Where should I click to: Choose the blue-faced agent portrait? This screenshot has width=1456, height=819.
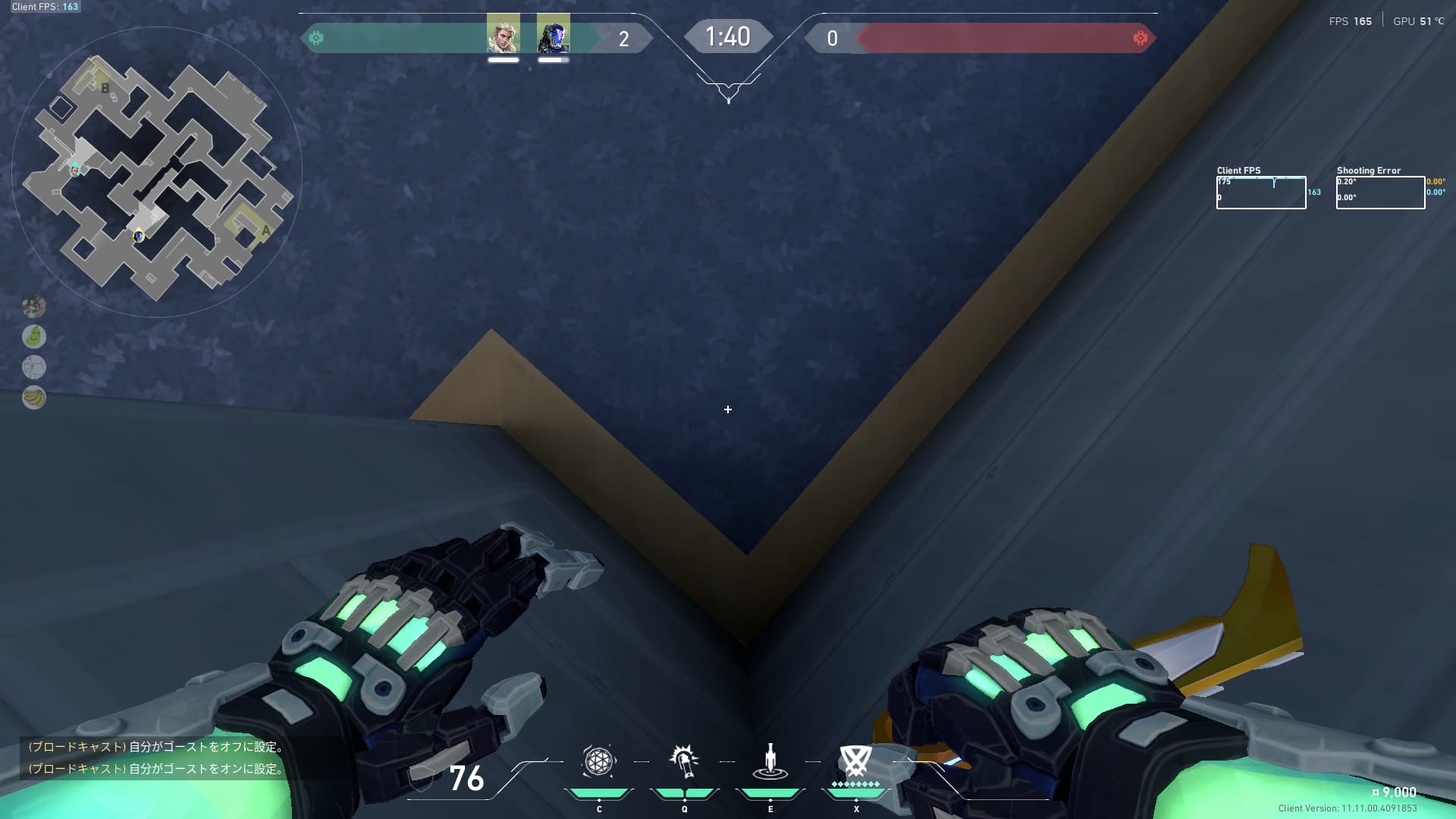coord(553,34)
